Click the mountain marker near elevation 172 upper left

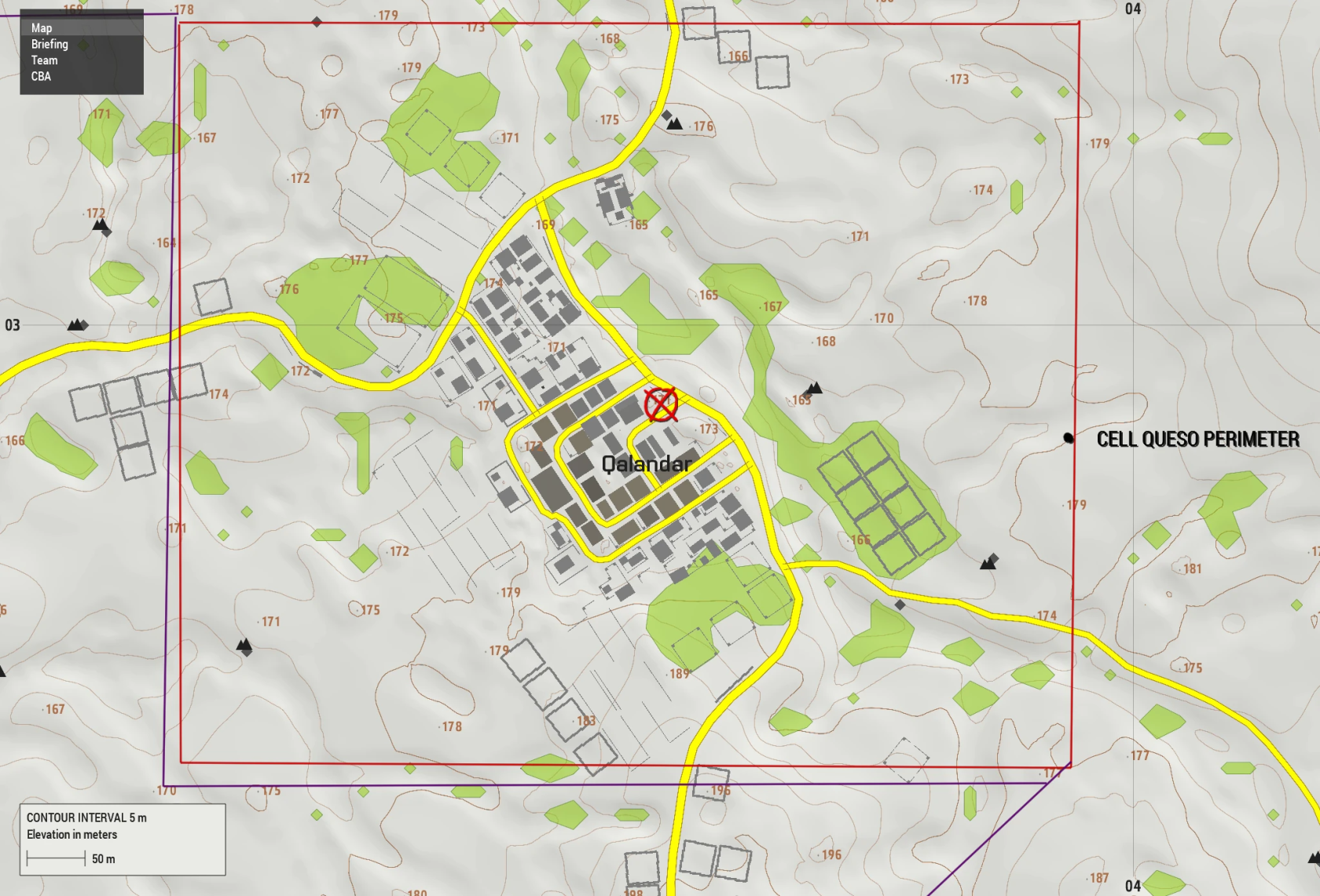point(100,226)
